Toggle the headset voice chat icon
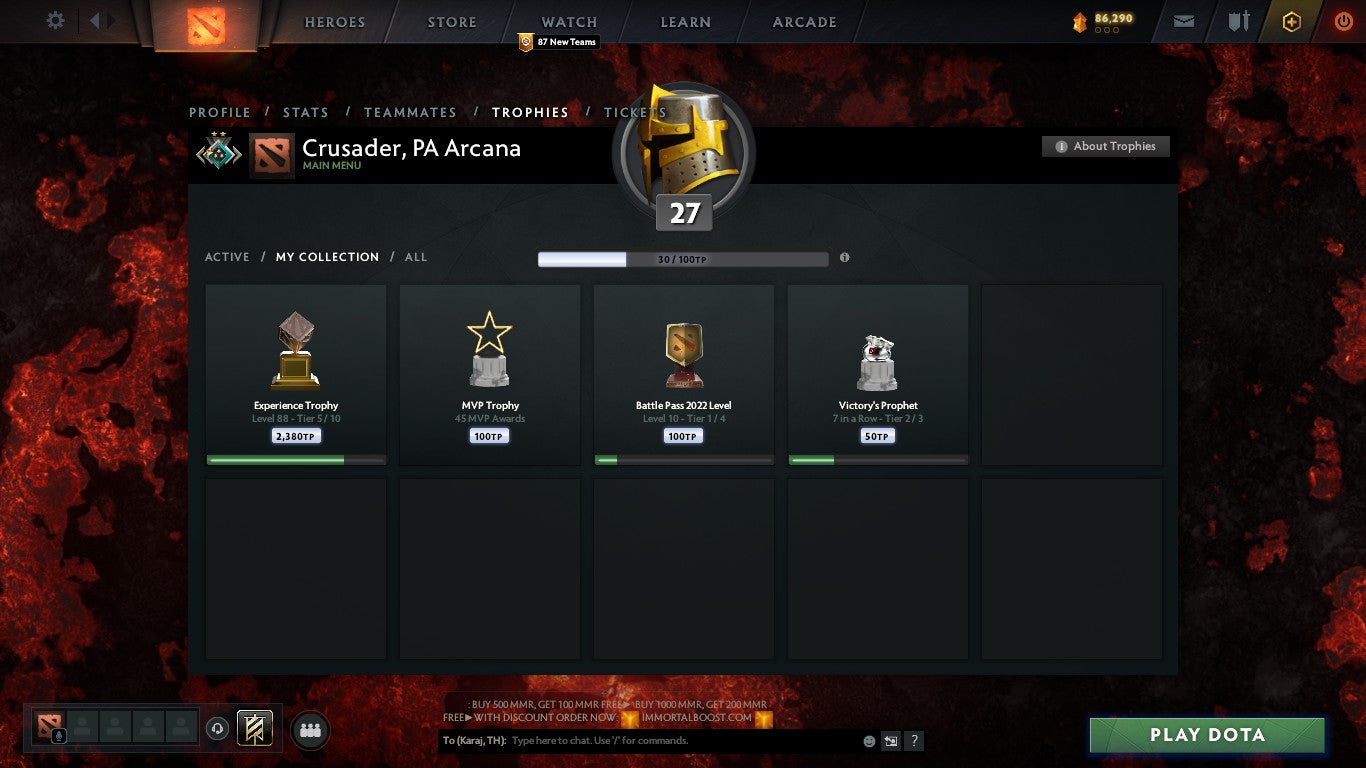 pyautogui.click(x=218, y=726)
